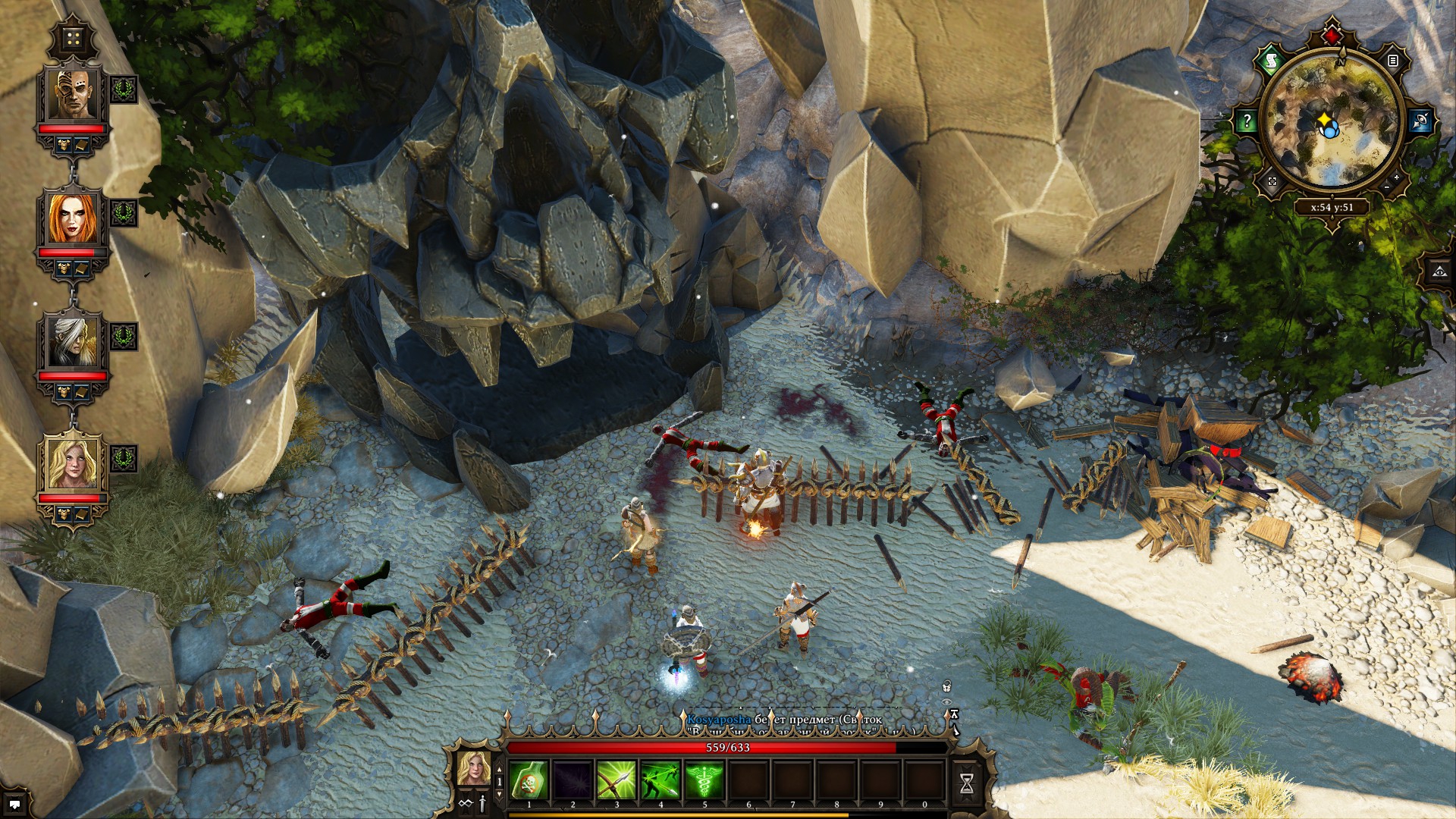
Task: Select the red-haired woman party portrait
Action: [x=73, y=218]
